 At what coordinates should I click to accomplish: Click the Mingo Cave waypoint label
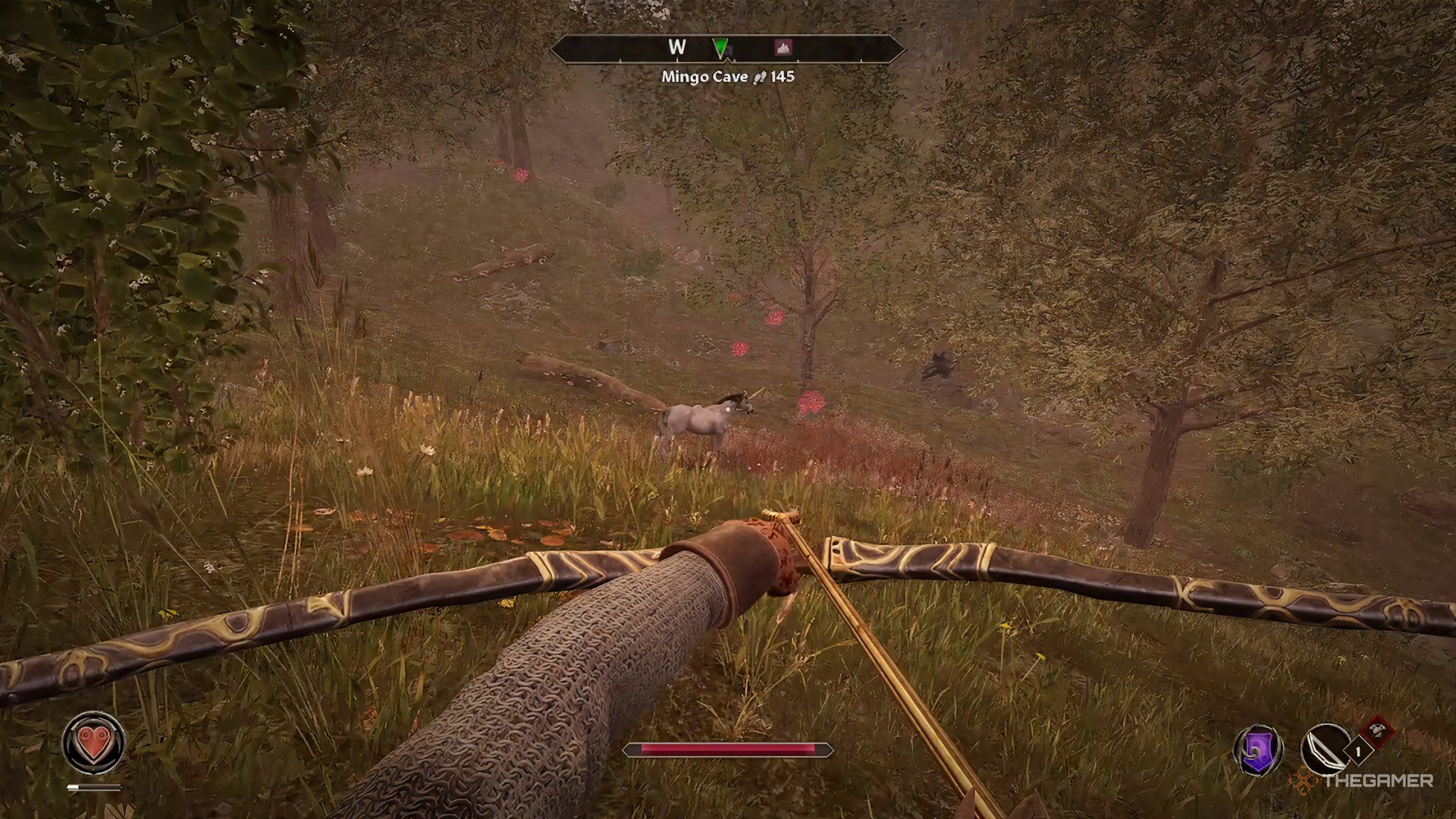coord(705,77)
